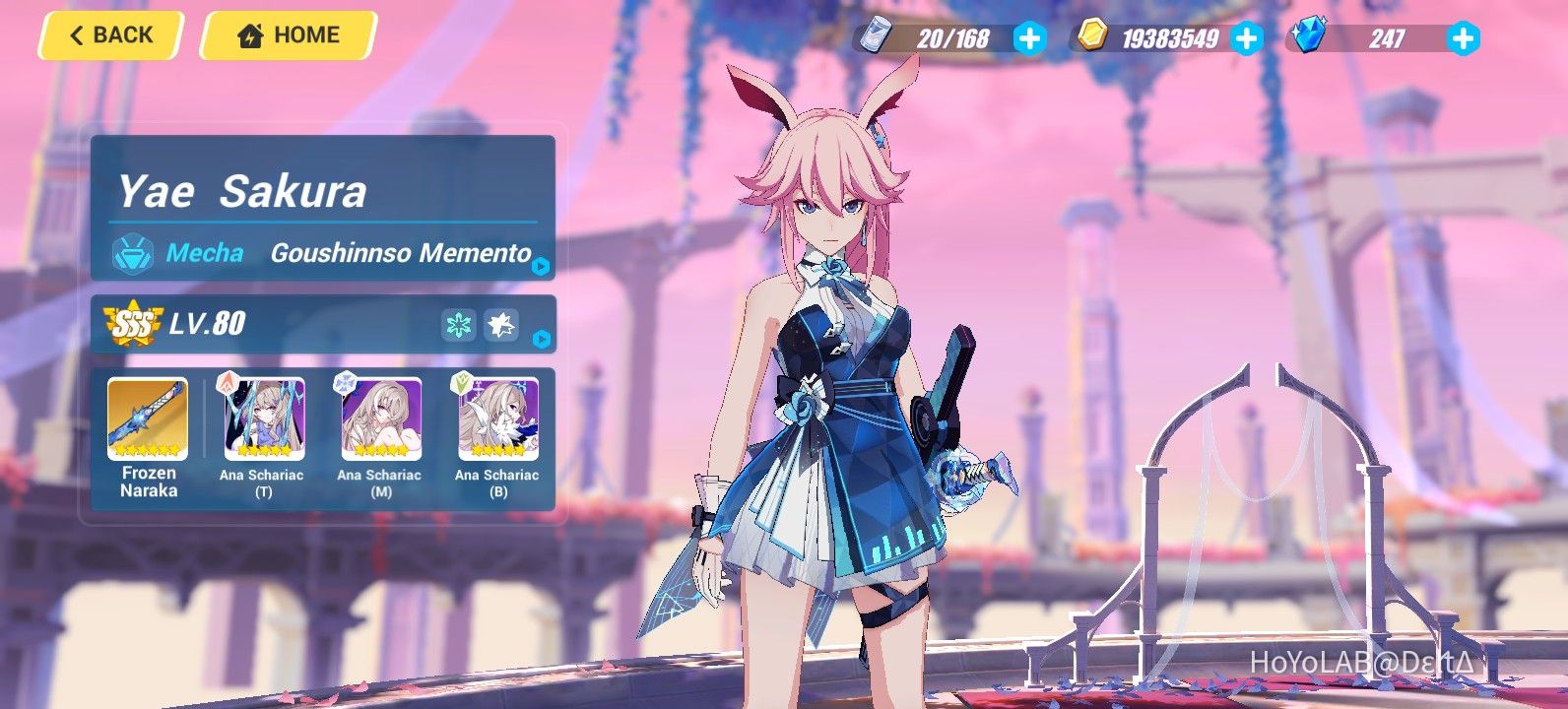Click the Mecha type icon beside character name
Image resolution: width=1568 pixels, height=709 pixels.
point(134,253)
